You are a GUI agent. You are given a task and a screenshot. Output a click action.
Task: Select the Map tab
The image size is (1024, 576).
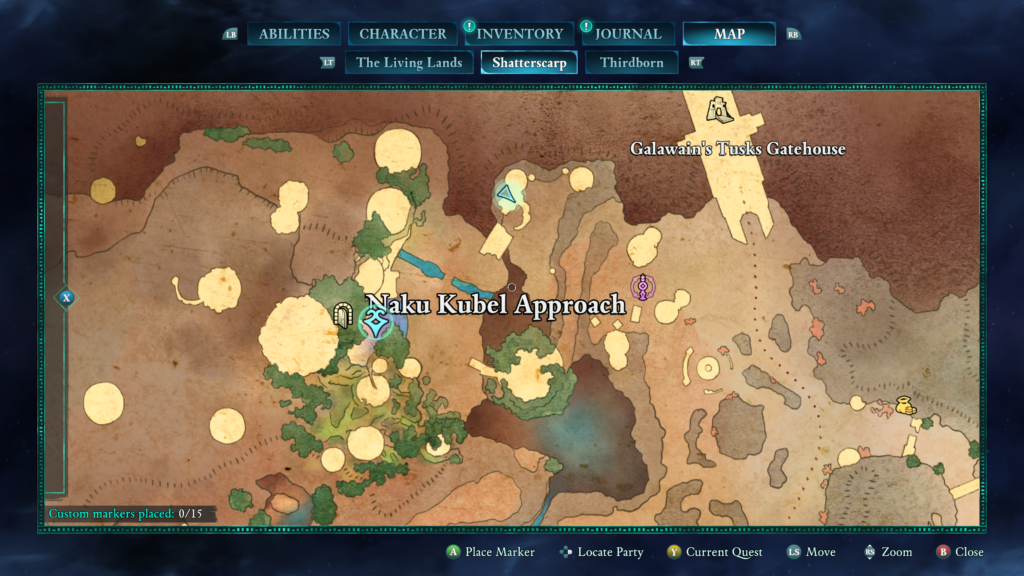coord(729,34)
